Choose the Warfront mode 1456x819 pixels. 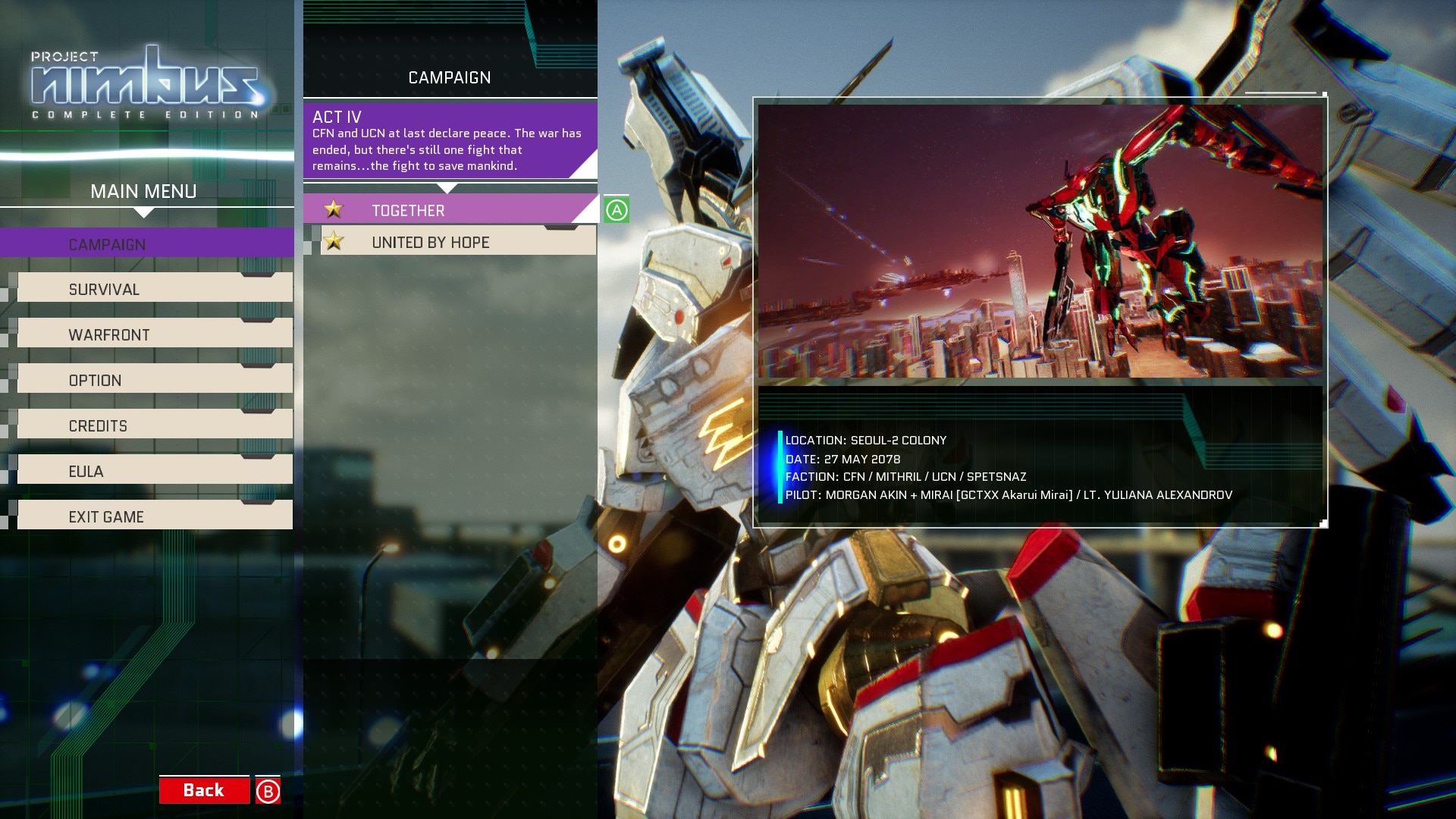pyautogui.click(x=154, y=334)
